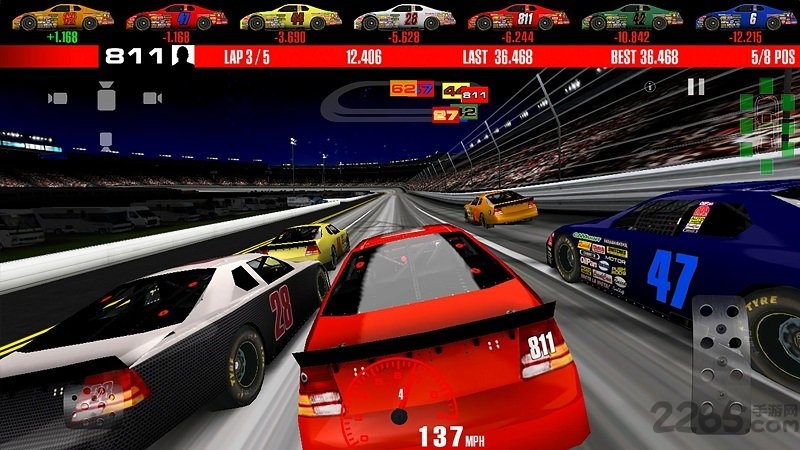
Task: Choose the upward-facing camera view icon
Action: (x=104, y=98)
